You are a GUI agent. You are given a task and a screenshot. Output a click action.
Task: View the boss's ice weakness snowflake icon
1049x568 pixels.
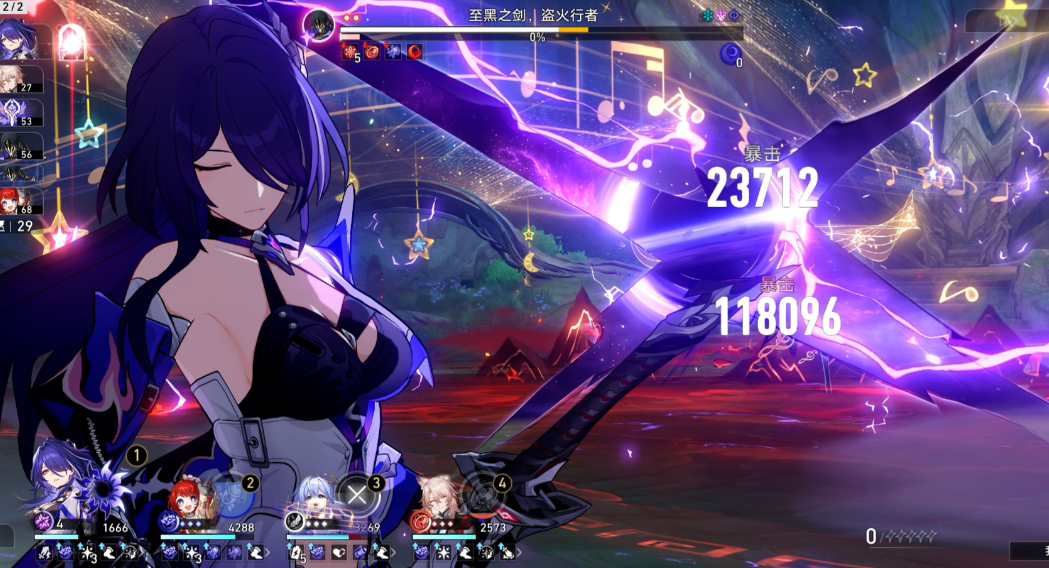(x=706, y=16)
